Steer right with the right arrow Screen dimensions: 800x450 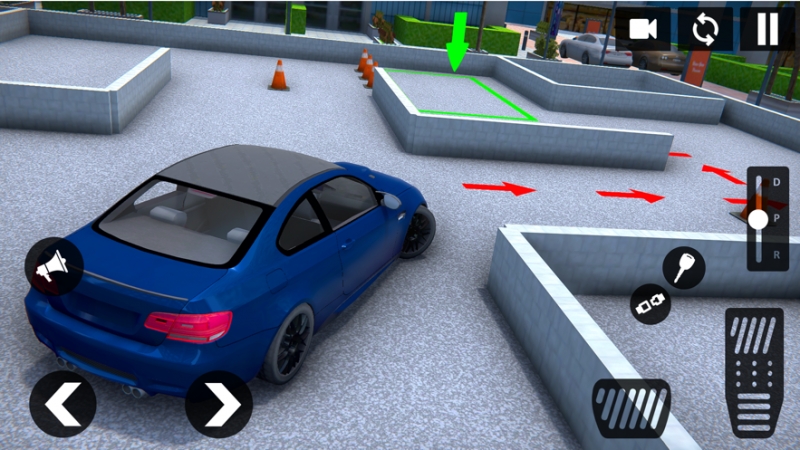[x=219, y=404]
